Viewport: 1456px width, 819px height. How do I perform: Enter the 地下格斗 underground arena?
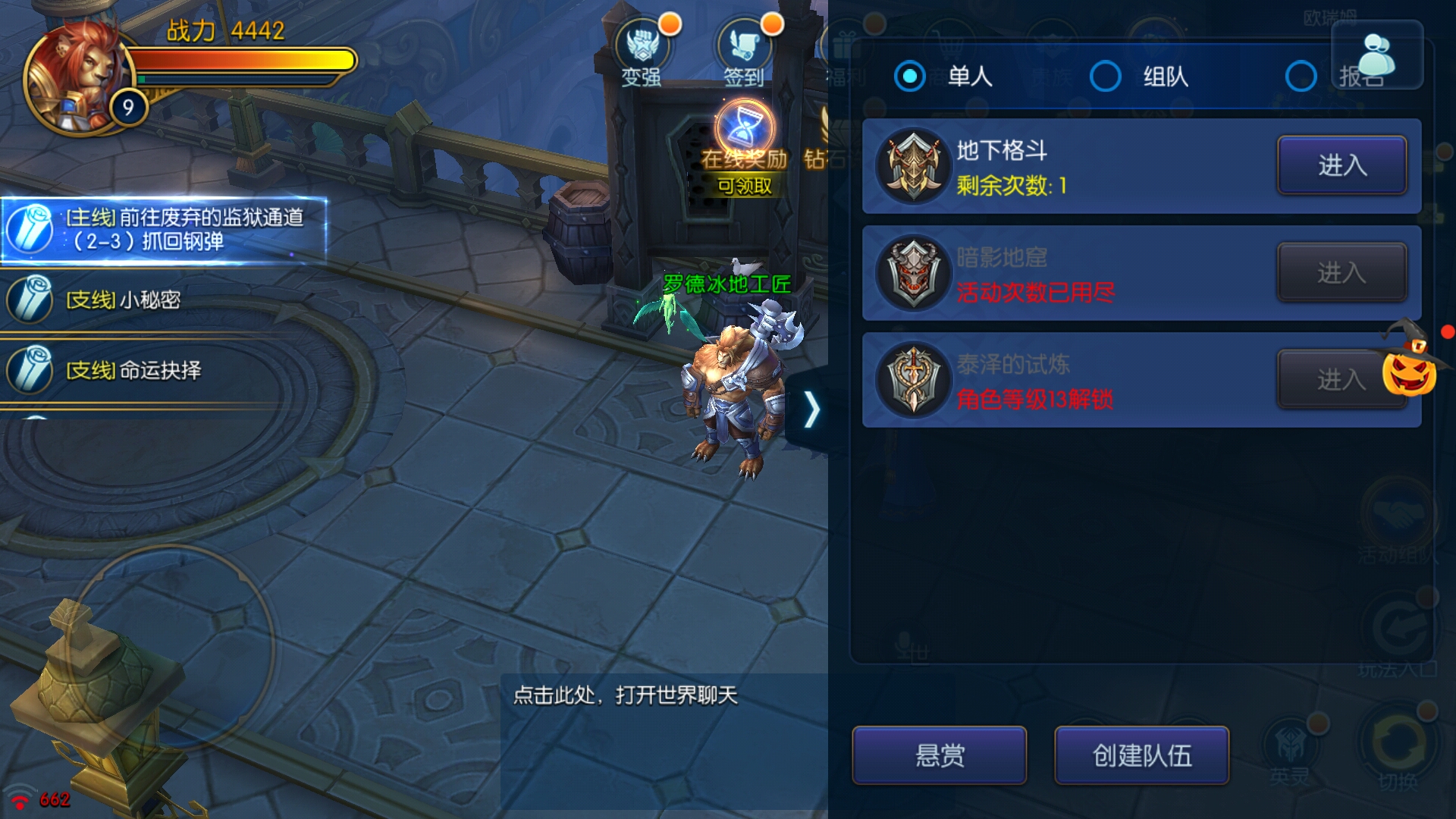click(1341, 165)
